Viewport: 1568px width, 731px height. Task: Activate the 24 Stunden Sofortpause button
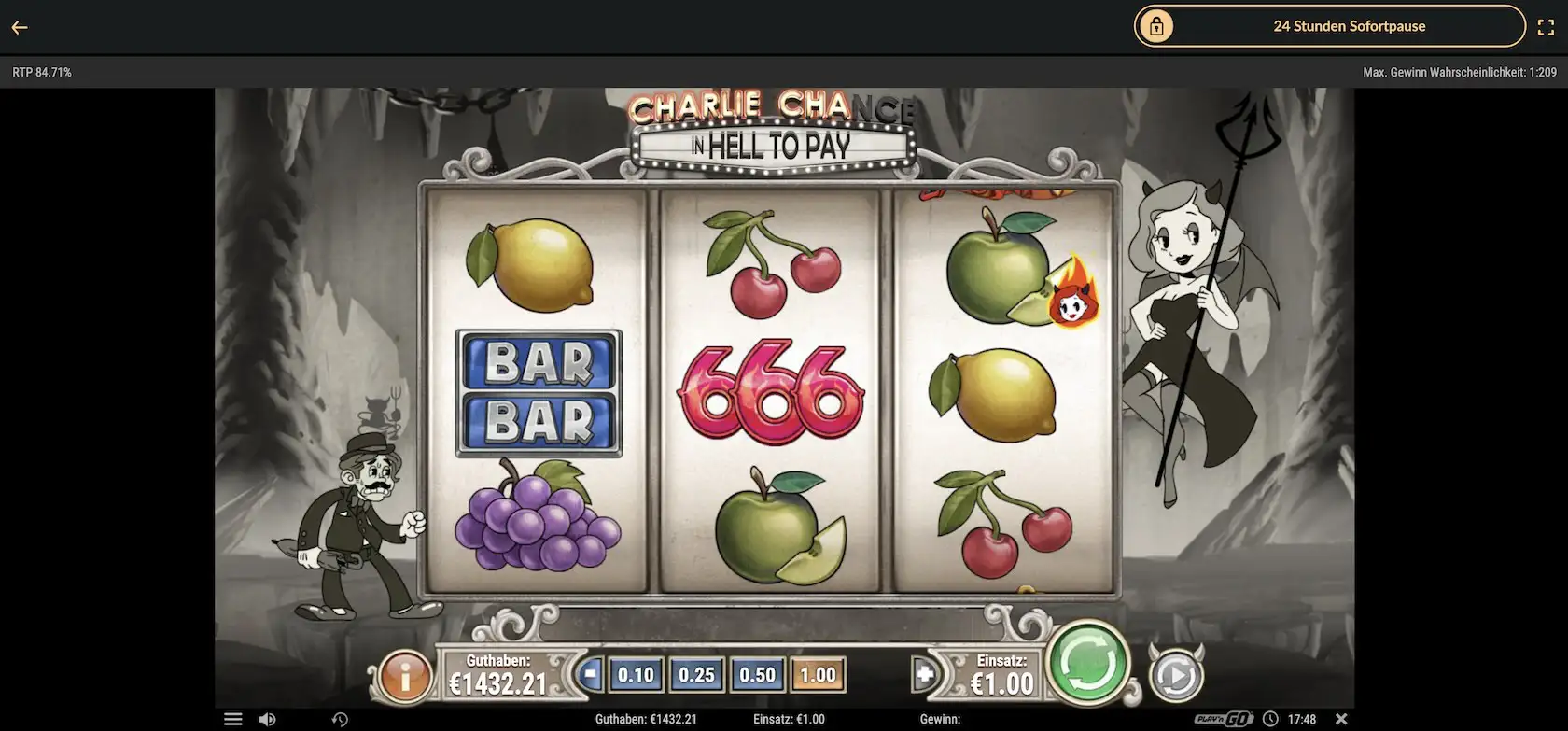[1329, 26]
